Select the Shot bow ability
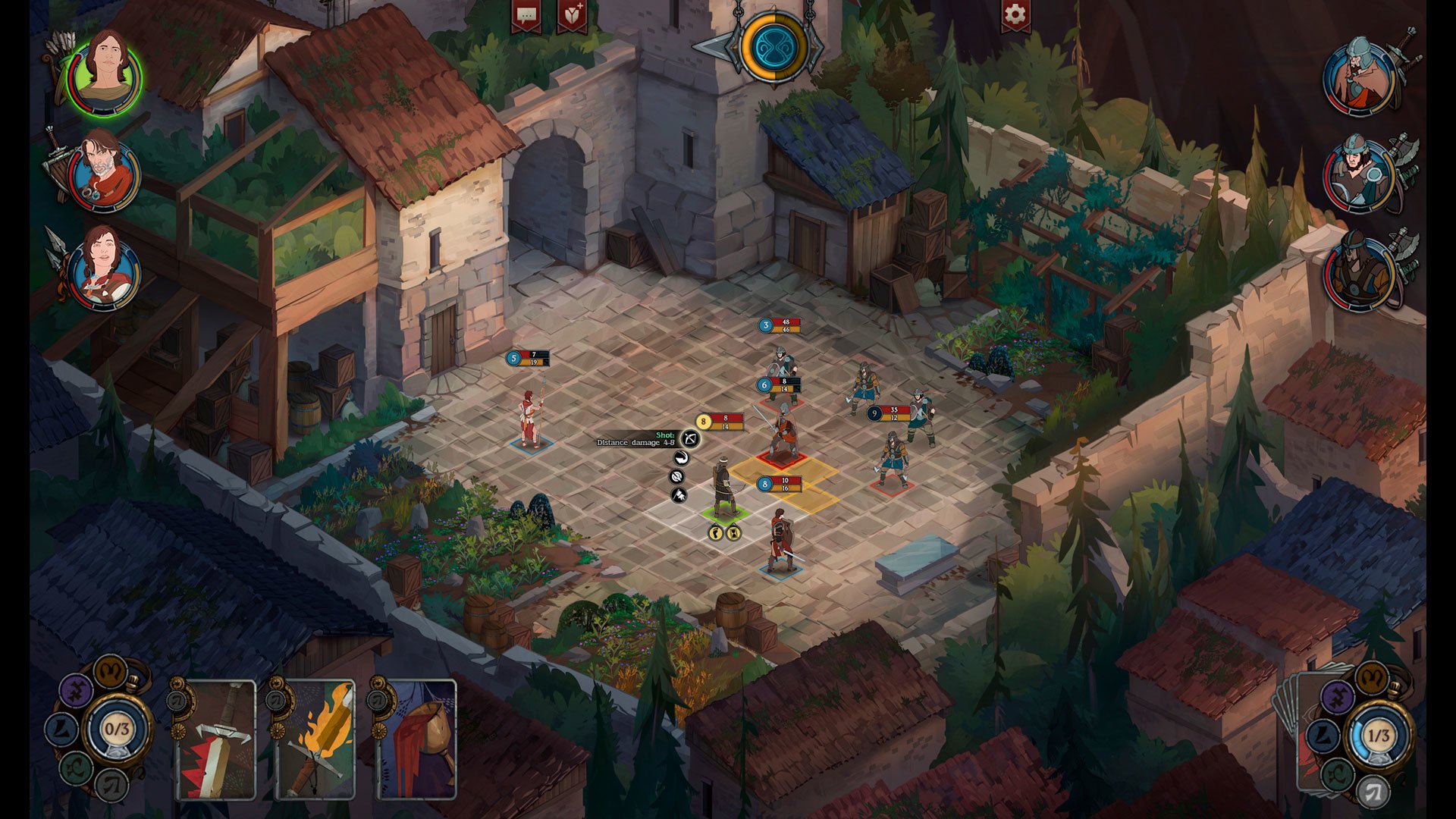The width and height of the screenshot is (1456, 819). (x=690, y=440)
